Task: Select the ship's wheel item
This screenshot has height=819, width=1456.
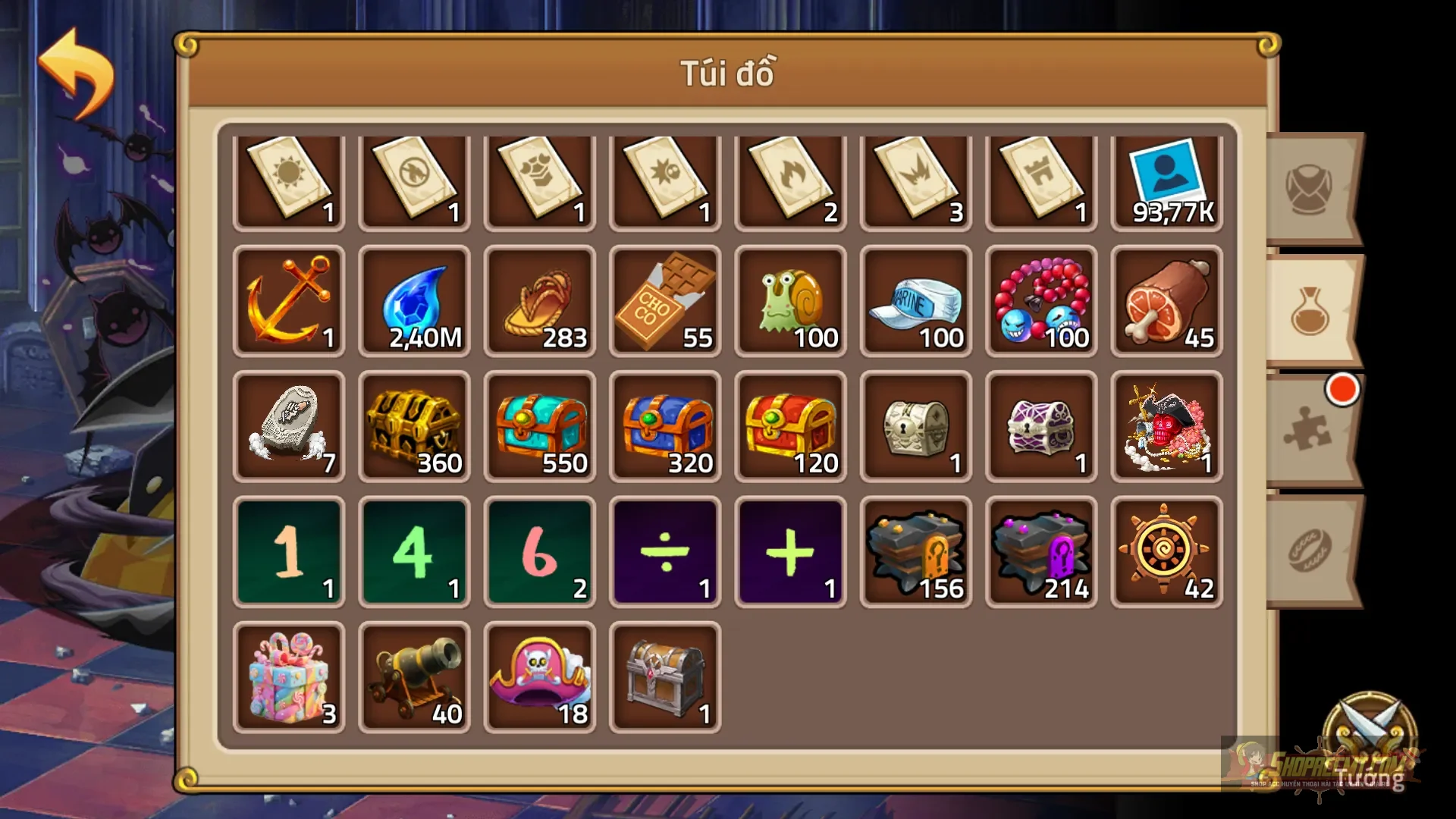Action: 1166,552
